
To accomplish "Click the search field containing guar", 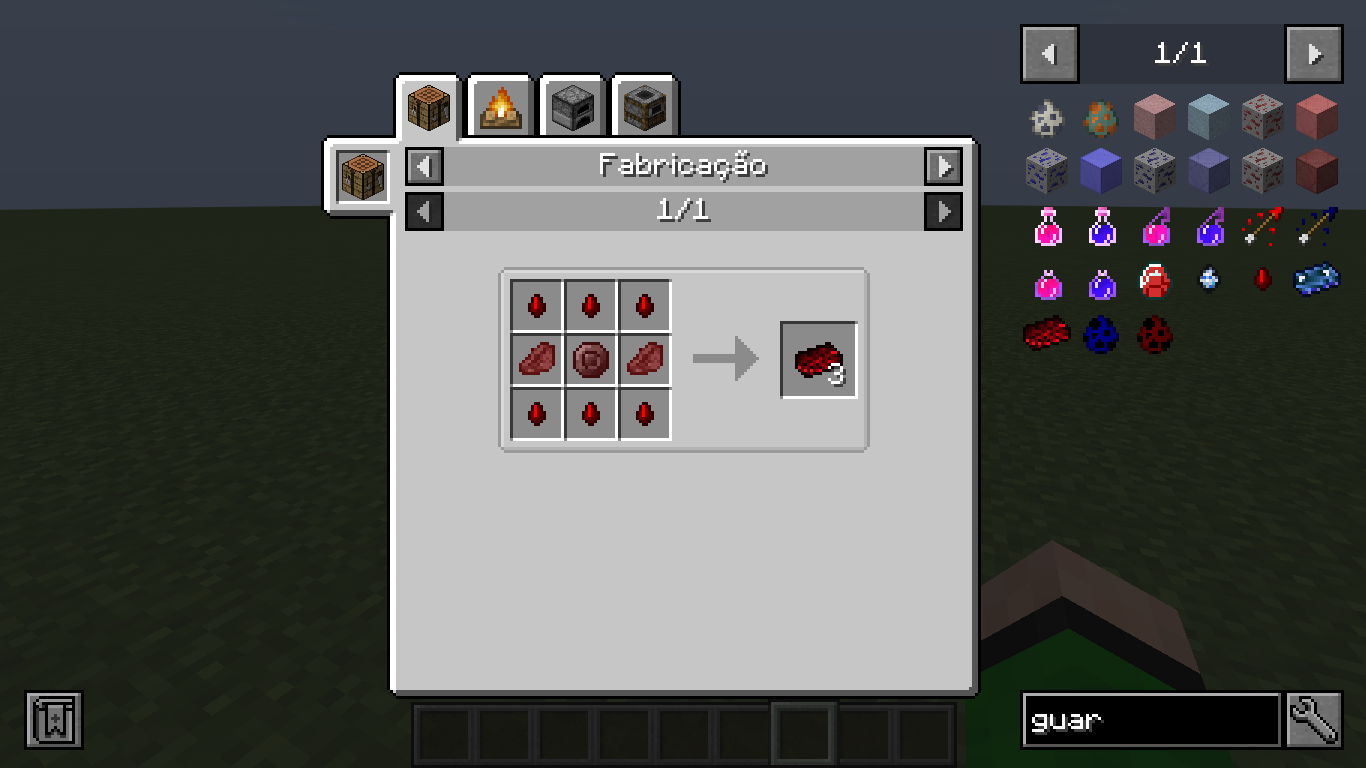I will click(1150, 720).
